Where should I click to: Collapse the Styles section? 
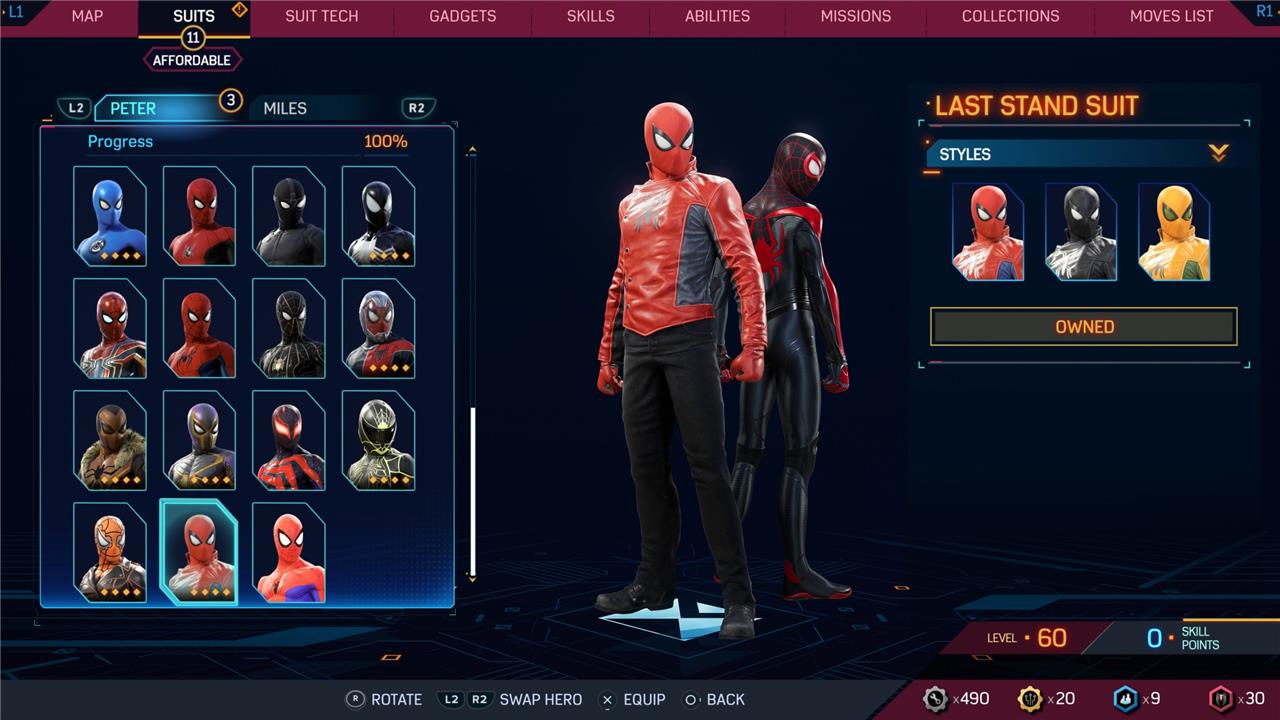1217,154
